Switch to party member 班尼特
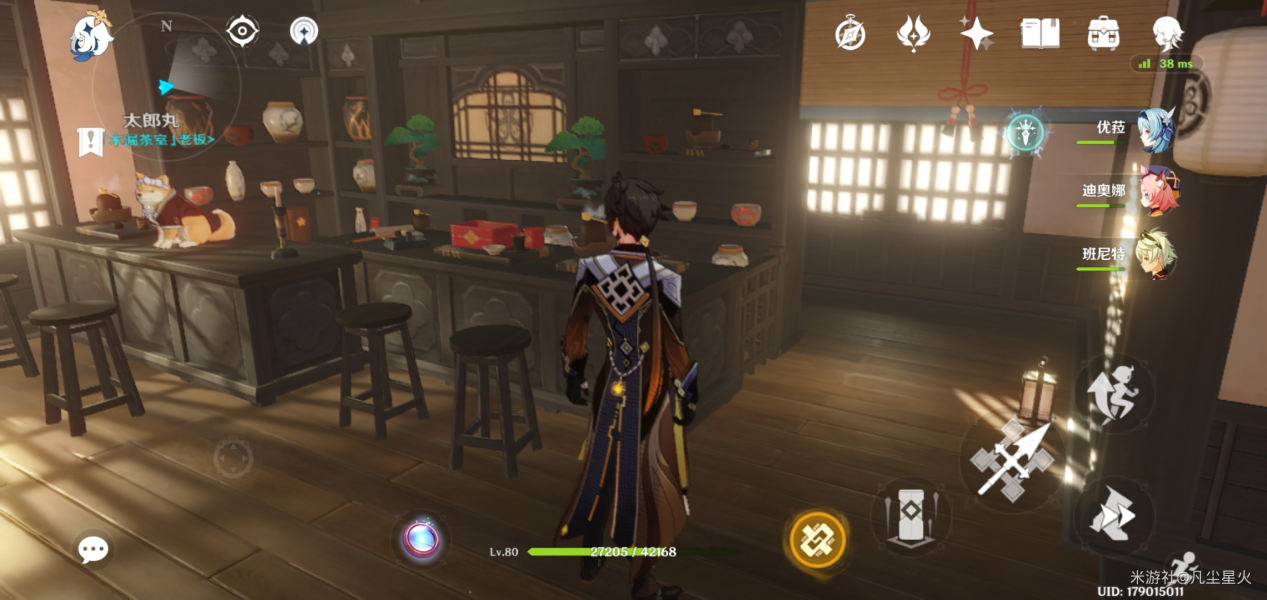The height and width of the screenshot is (600, 1267). click(x=1157, y=256)
